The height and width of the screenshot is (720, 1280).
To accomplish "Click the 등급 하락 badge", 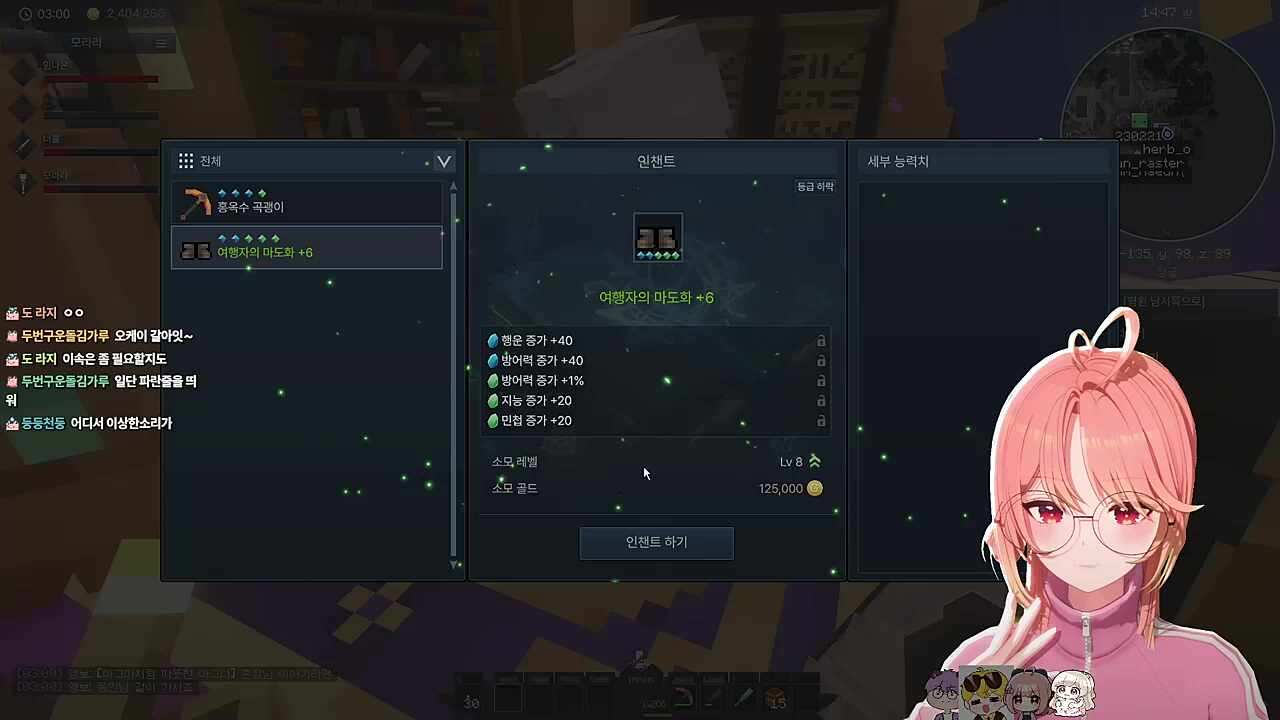I will [x=814, y=186].
